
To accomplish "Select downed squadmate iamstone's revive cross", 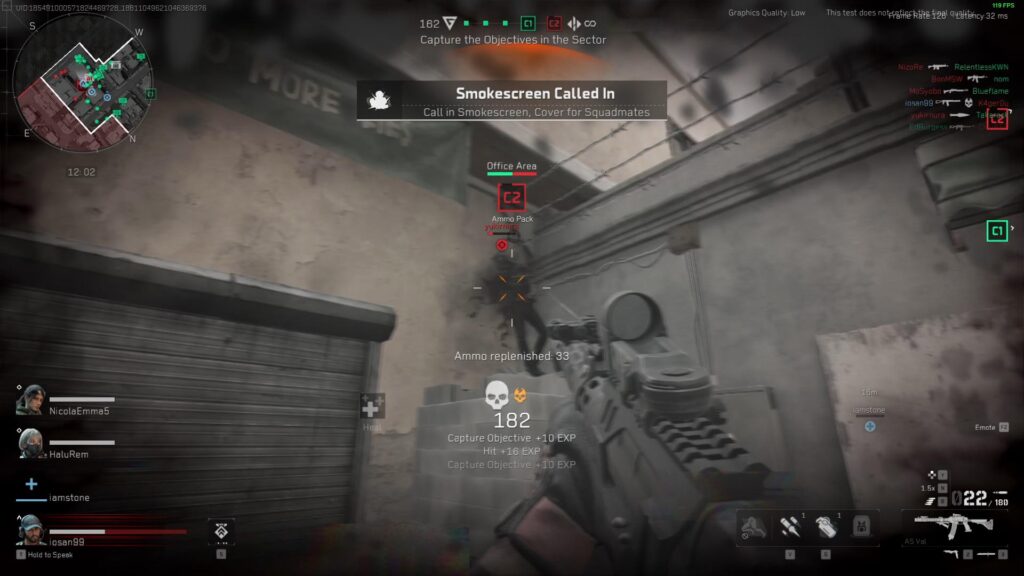I will pyautogui.click(x=31, y=485).
